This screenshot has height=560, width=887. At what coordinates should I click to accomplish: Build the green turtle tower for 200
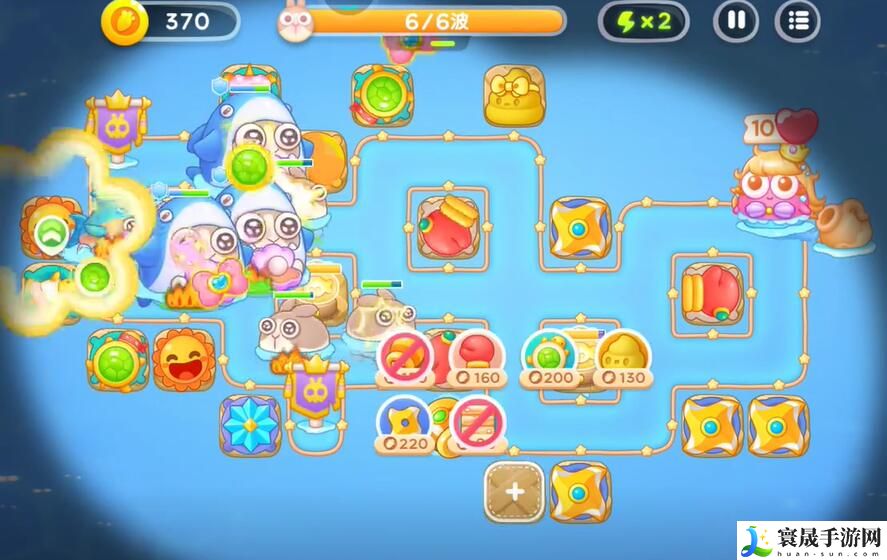[x=548, y=358]
